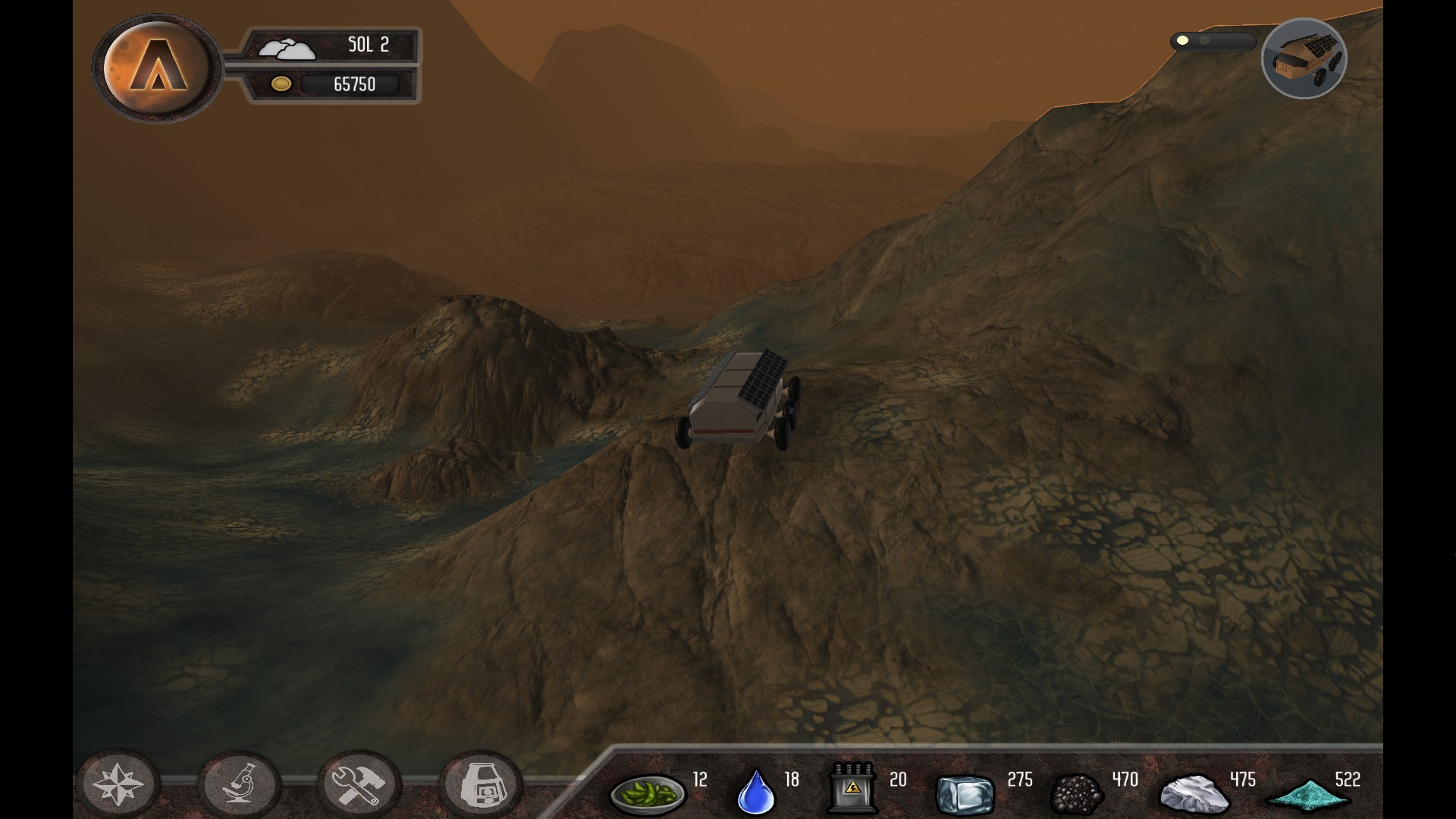Screen dimensions: 1456x819
Task: Select the electricity generator resource icon
Action: pyautogui.click(x=852, y=789)
